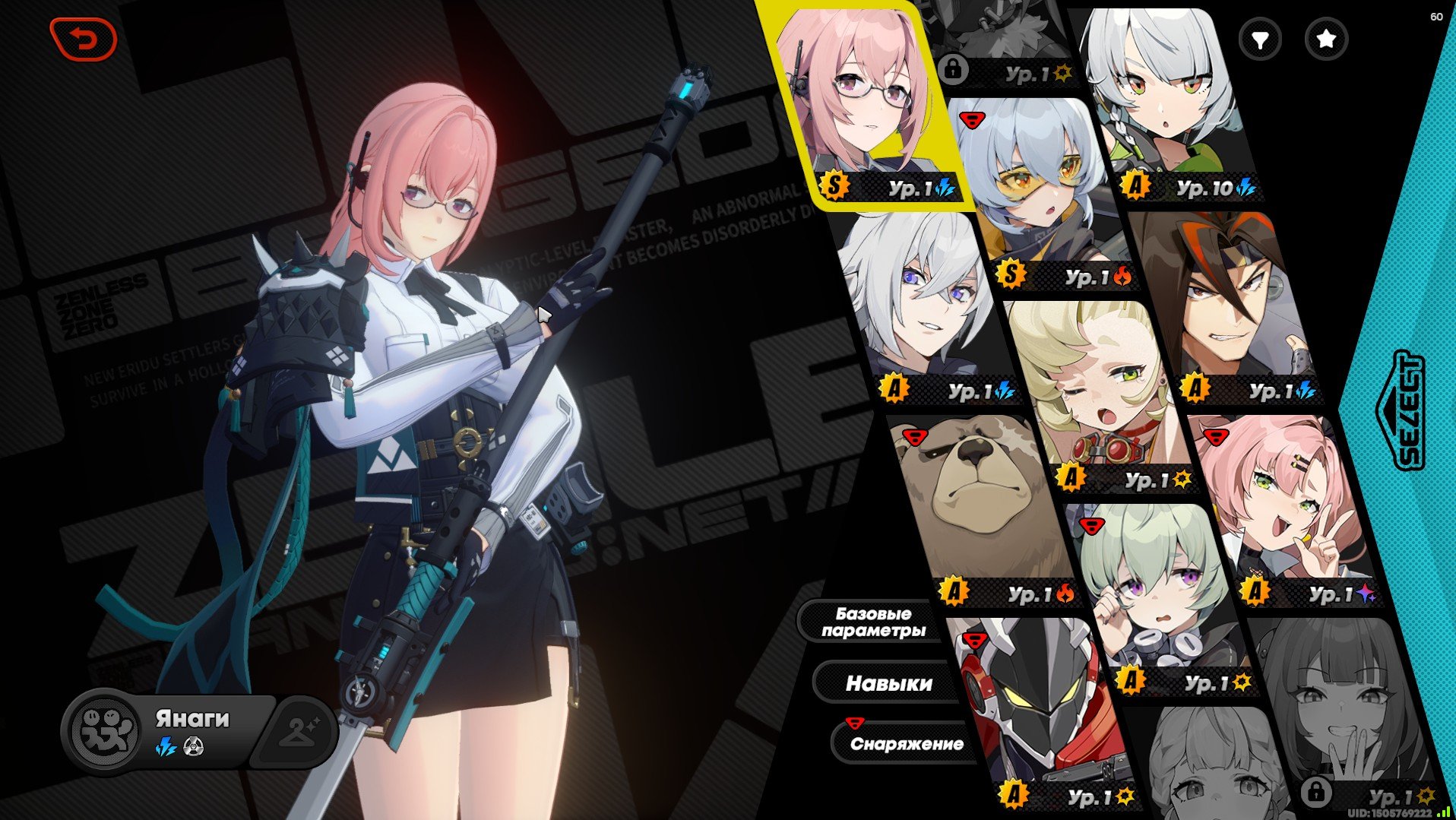Open the Снаряжение tab

point(906,744)
